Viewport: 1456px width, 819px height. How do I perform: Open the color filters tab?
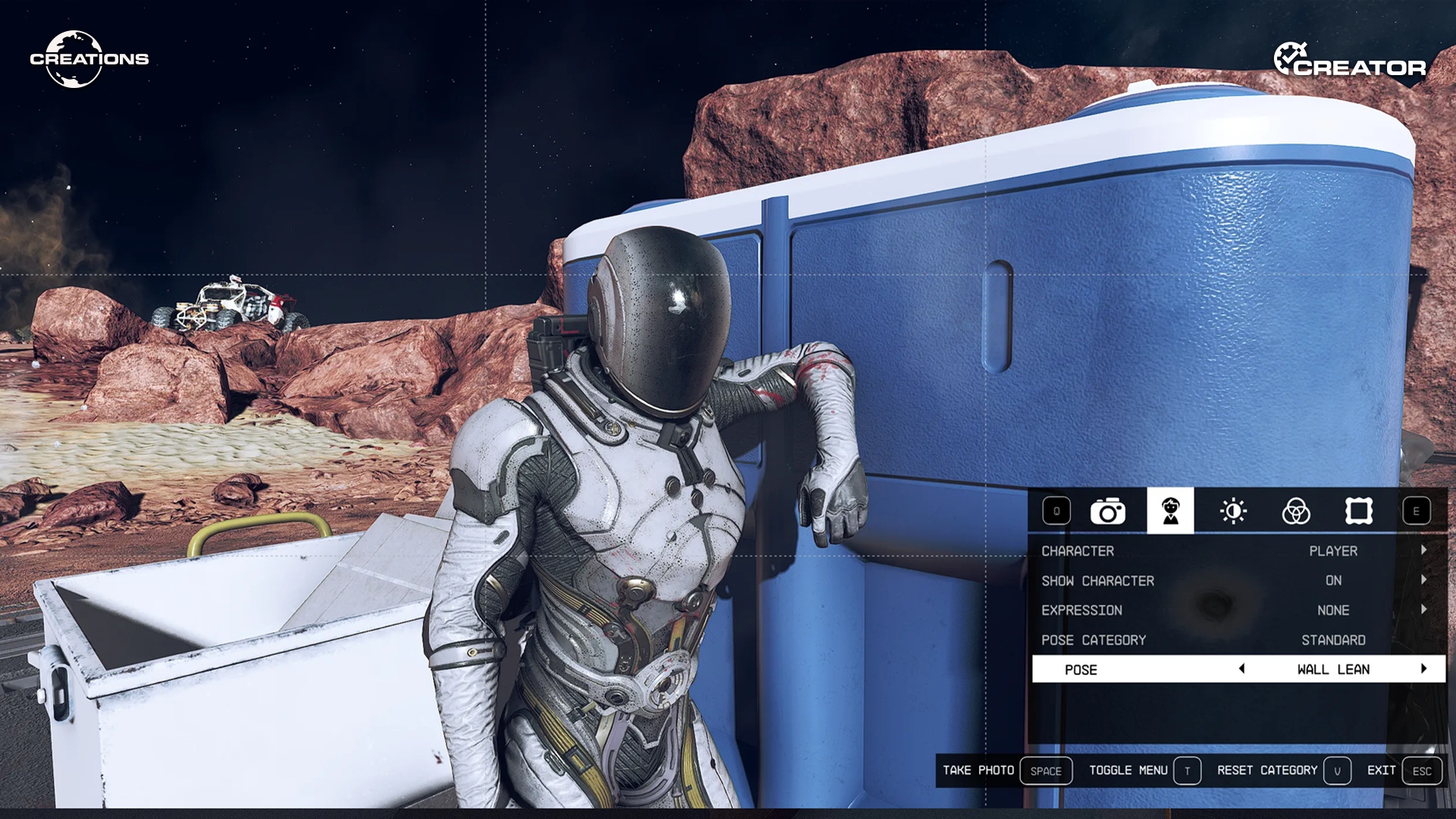(x=1296, y=512)
